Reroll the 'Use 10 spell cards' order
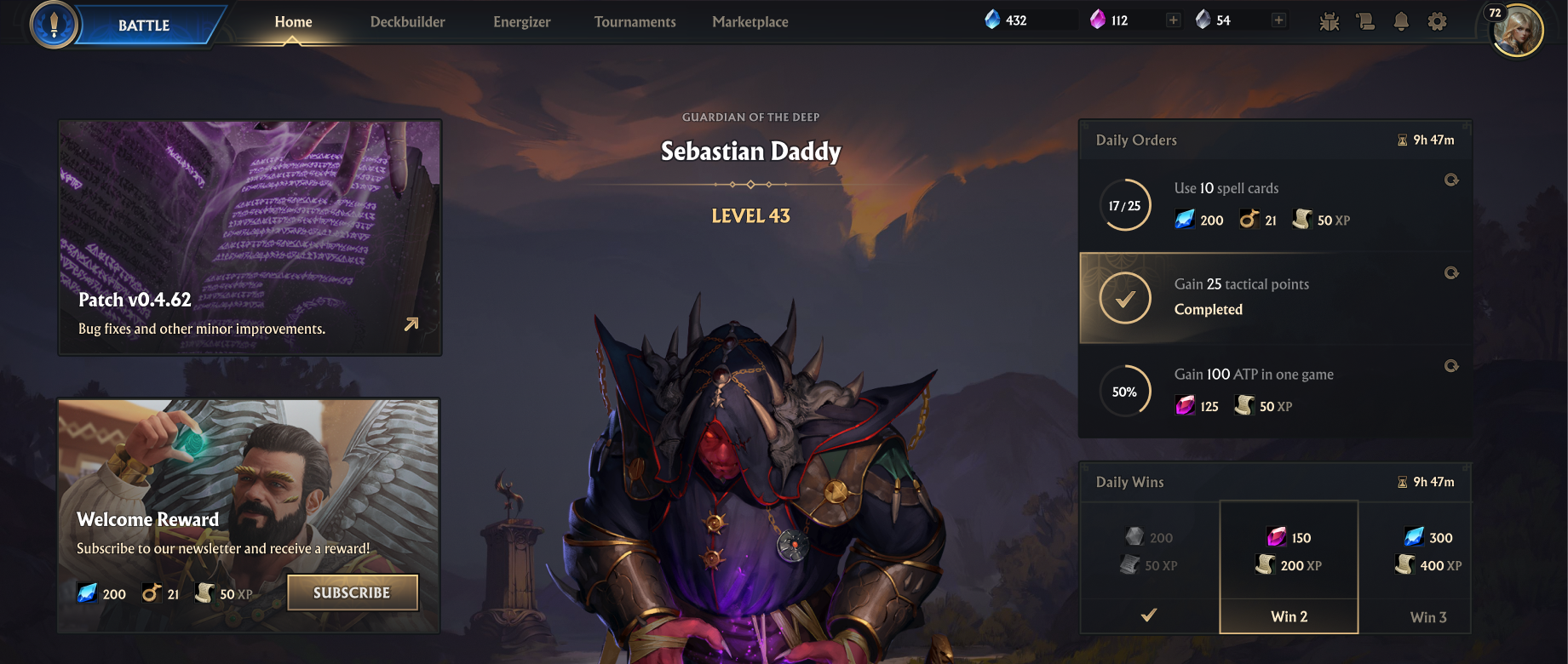The height and width of the screenshot is (664, 1568). [x=1451, y=180]
